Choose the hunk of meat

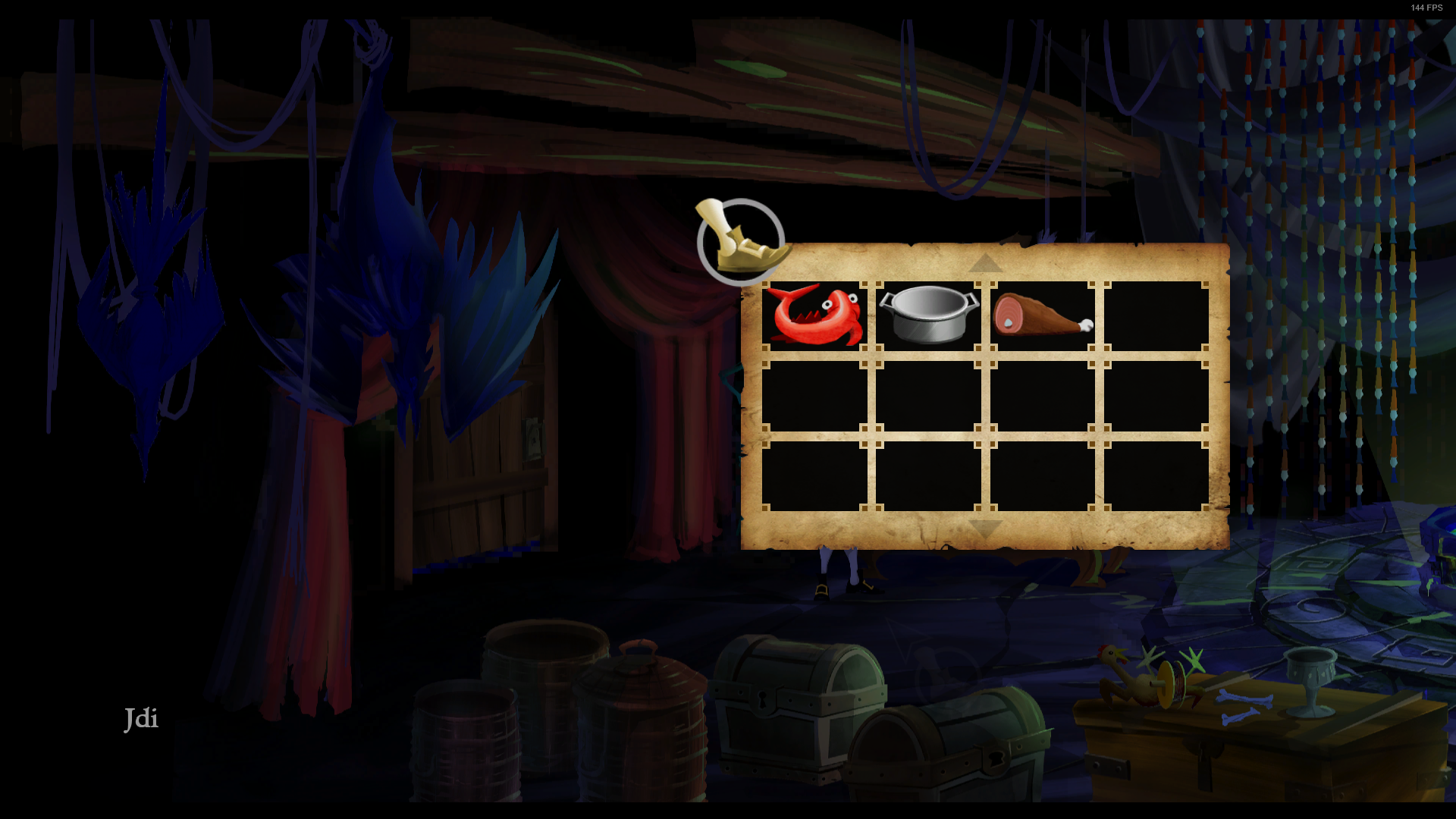(x=1042, y=315)
